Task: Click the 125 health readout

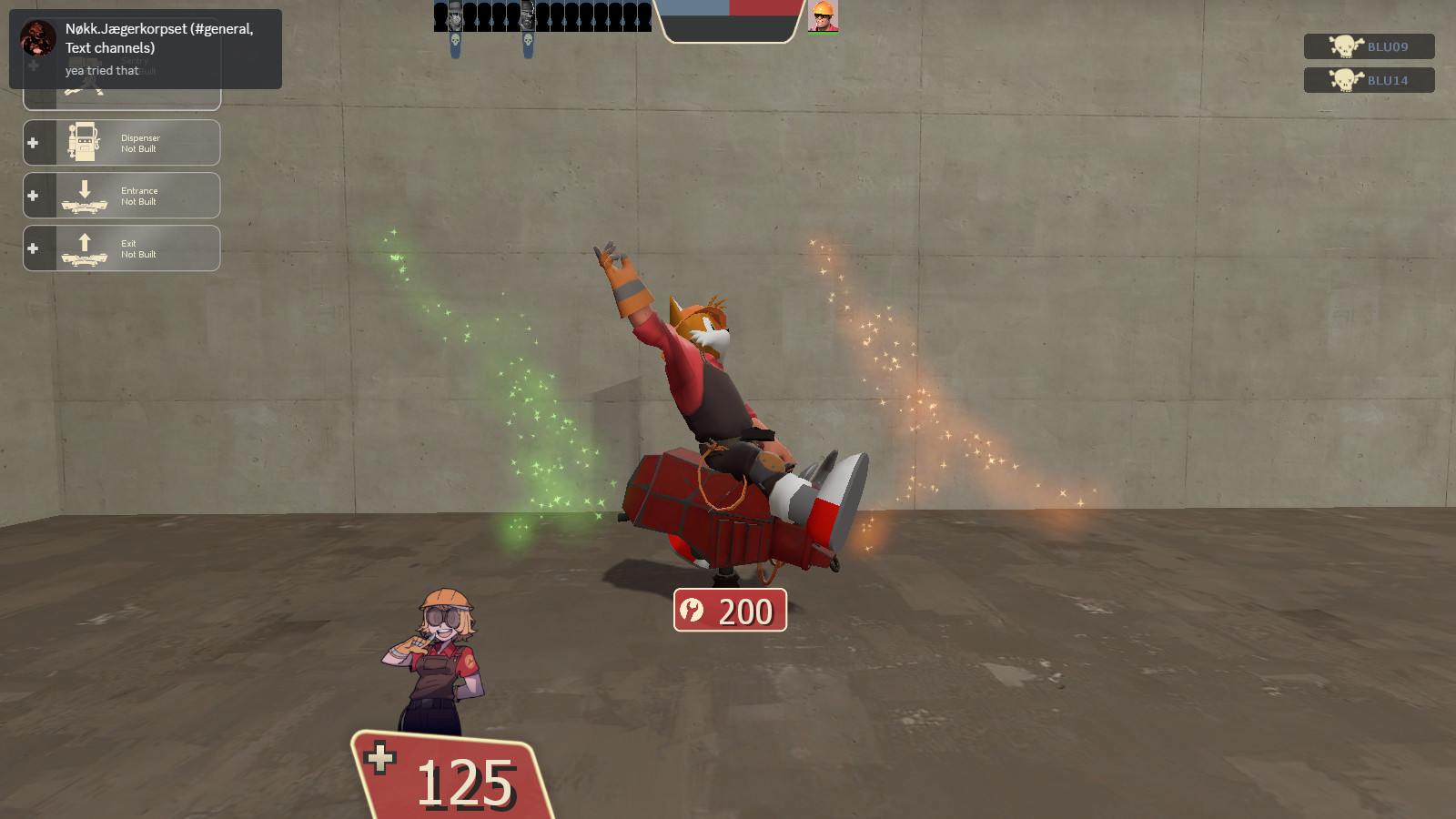Action: coord(466,783)
